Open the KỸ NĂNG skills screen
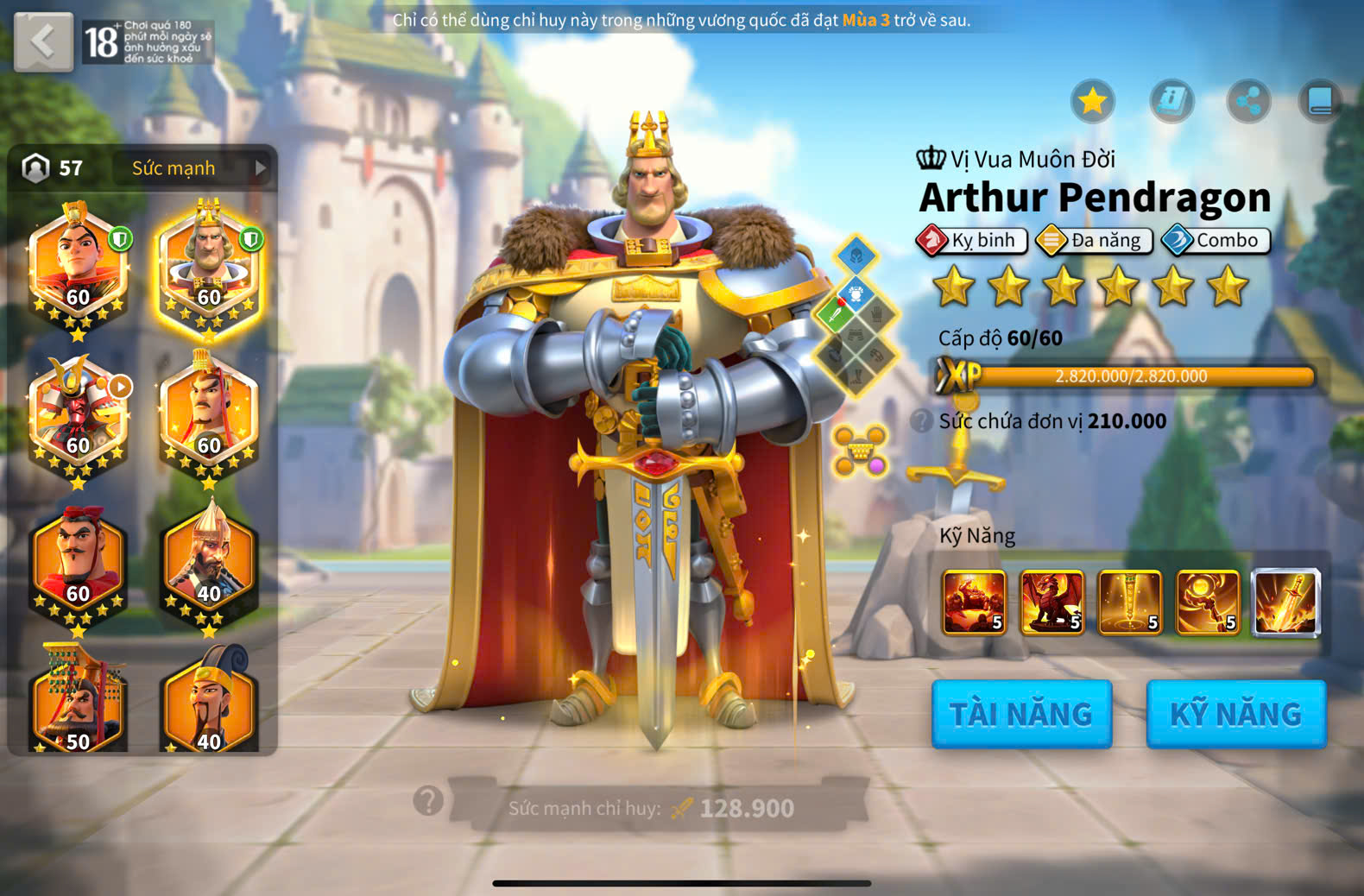Screen dimensions: 1364x896 [1235, 714]
